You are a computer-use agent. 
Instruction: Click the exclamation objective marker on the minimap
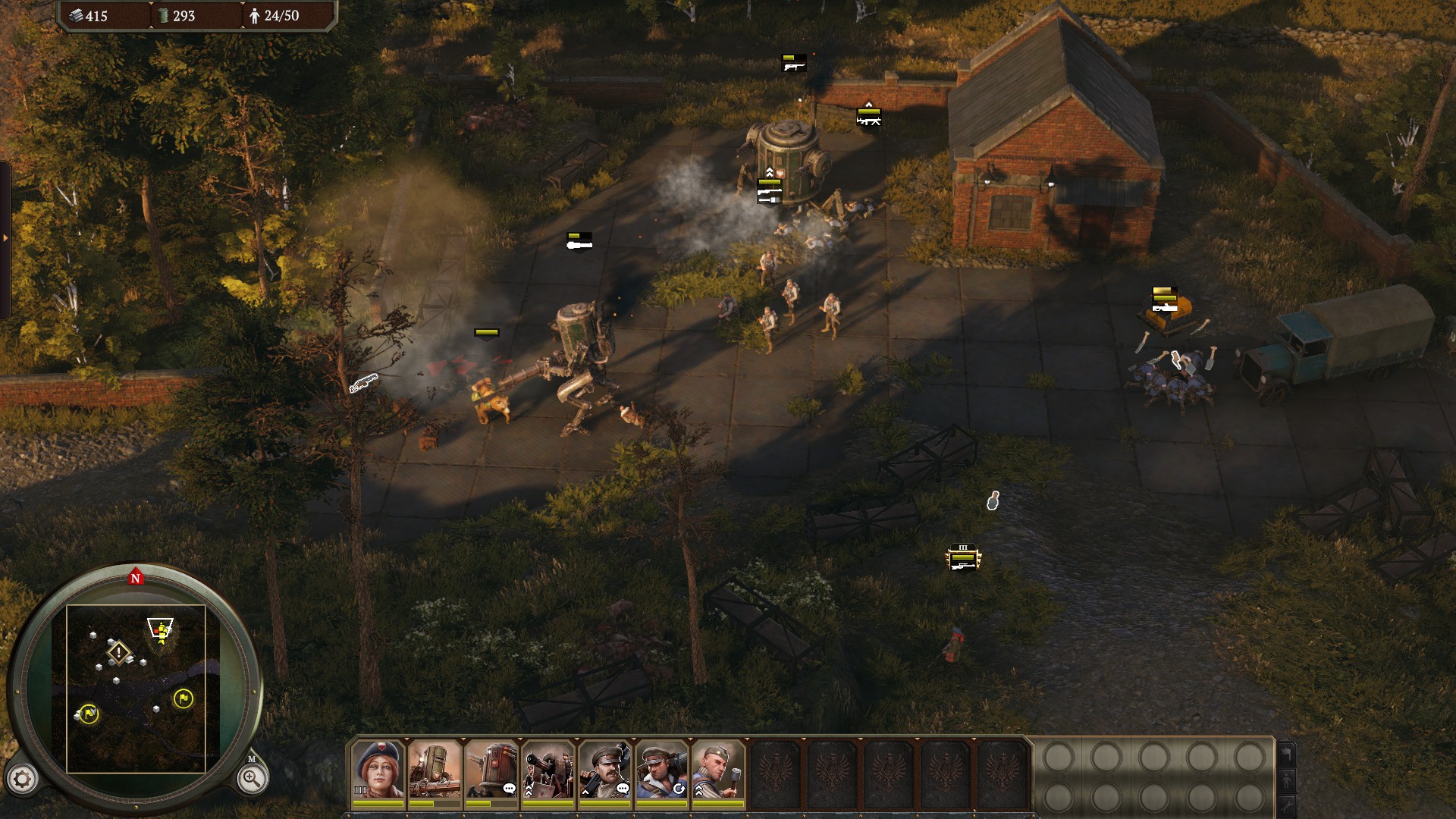point(119,652)
